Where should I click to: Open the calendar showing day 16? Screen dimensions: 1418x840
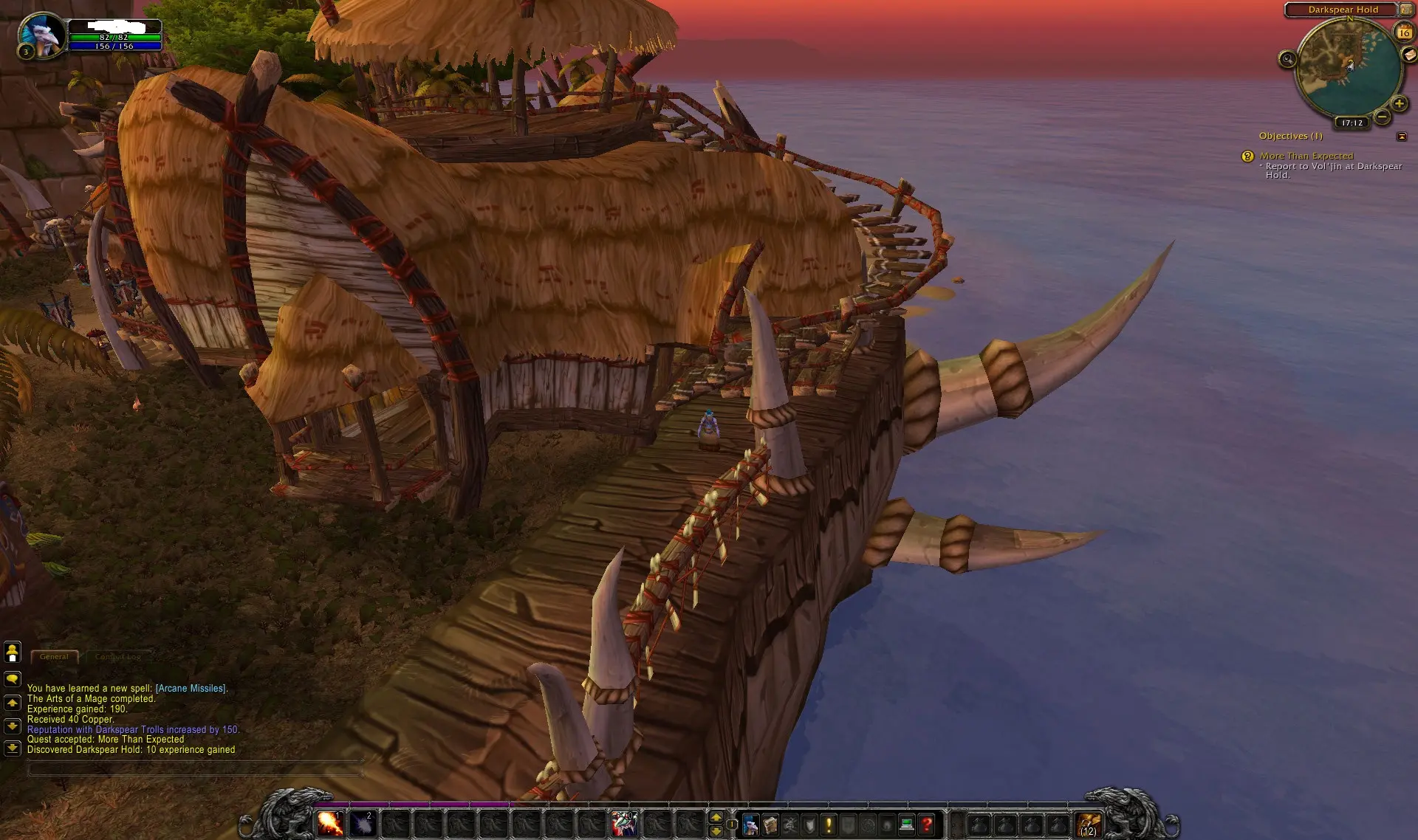pyautogui.click(x=1403, y=32)
